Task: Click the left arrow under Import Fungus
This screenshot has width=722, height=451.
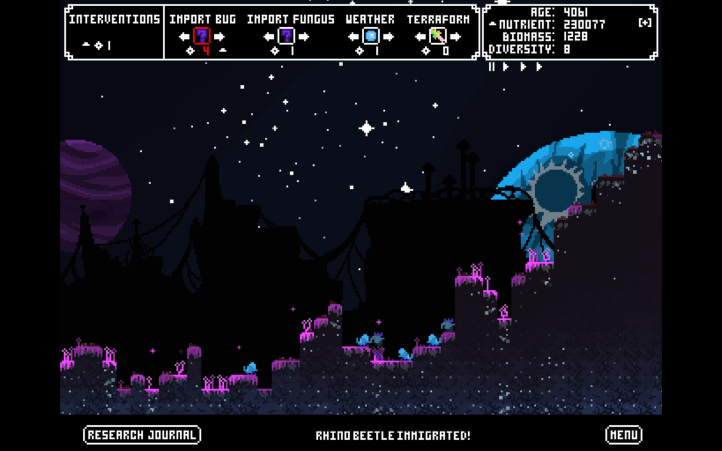Action: (268, 37)
